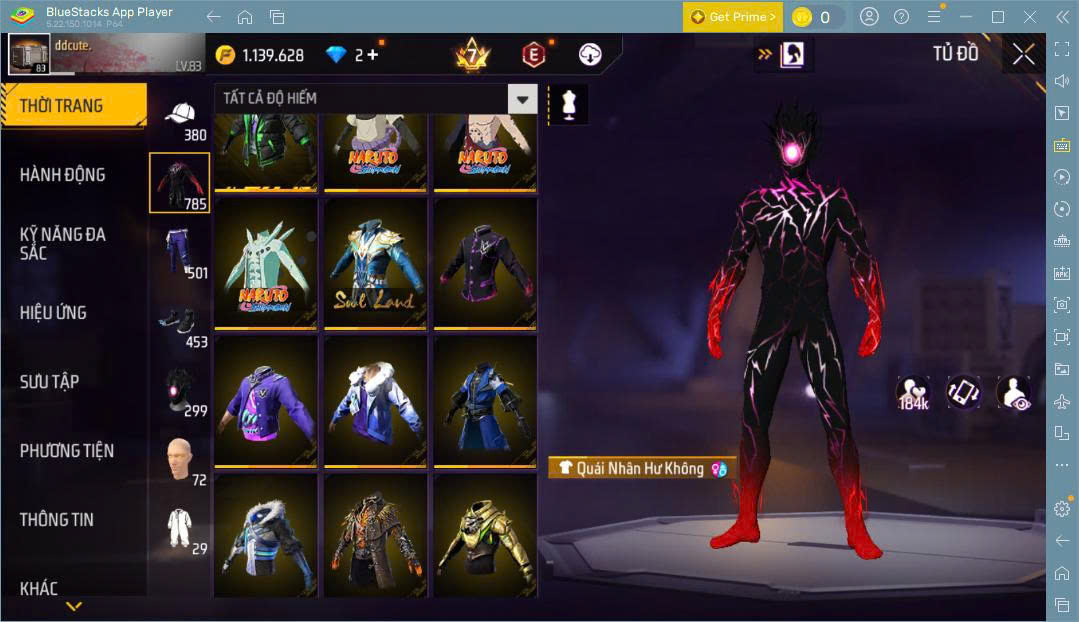Choose the golden armor jacket item
The width and height of the screenshot is (1079, 622).
point(484,539)
